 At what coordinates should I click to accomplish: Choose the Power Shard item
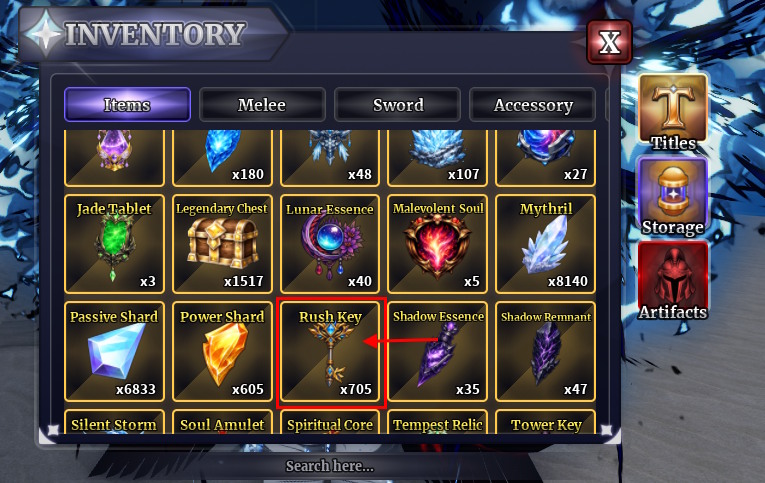click(x=222, y=351)
